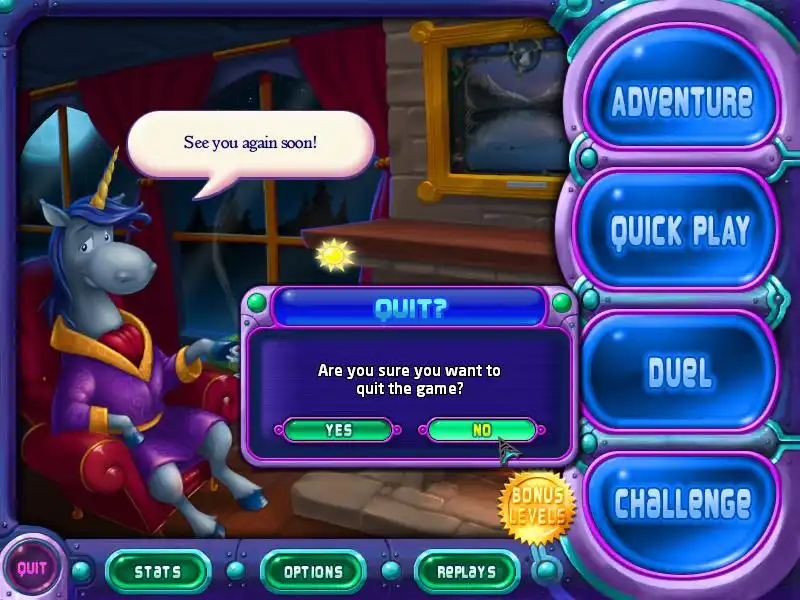
Task: Select the Duel mode button
Action: [680, 372]
